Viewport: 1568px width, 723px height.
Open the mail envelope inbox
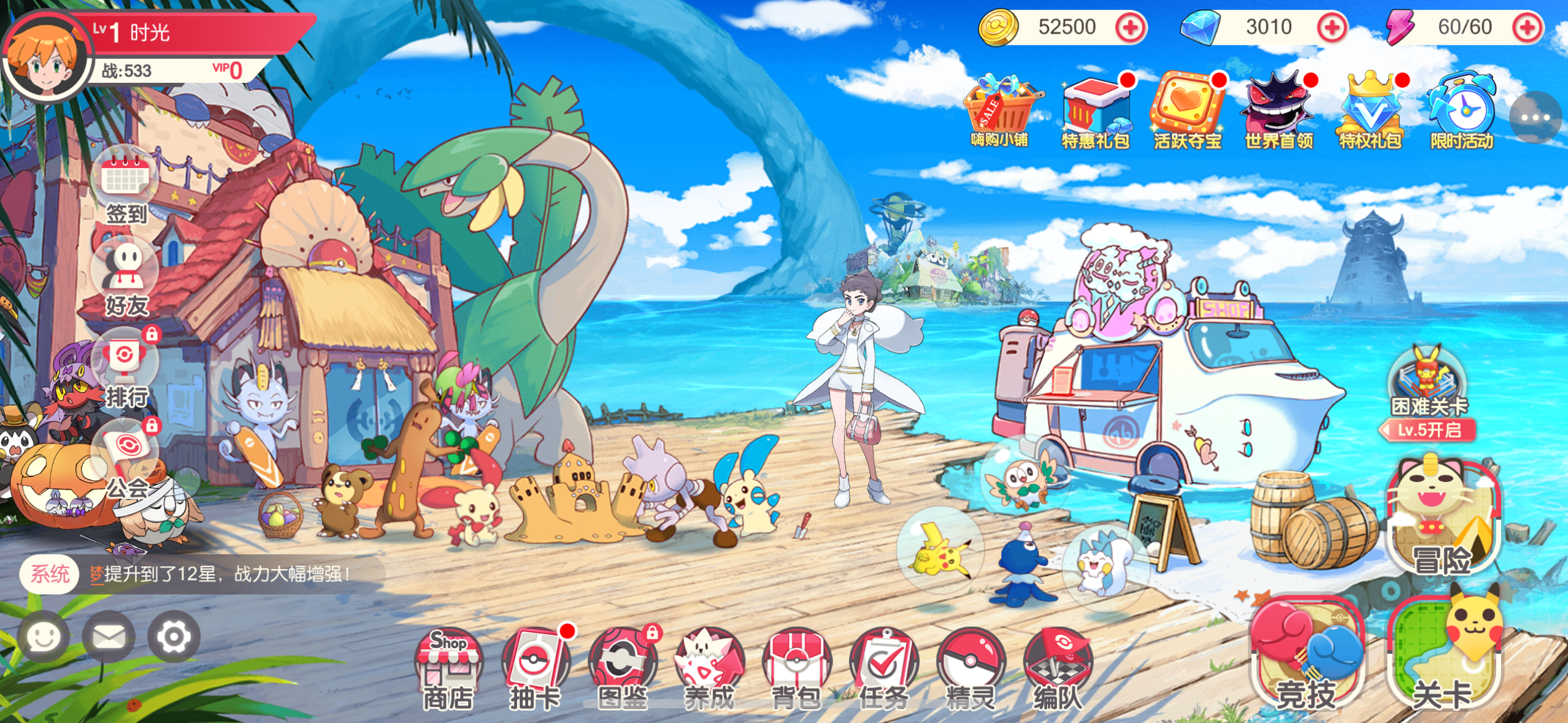[109, 637]
